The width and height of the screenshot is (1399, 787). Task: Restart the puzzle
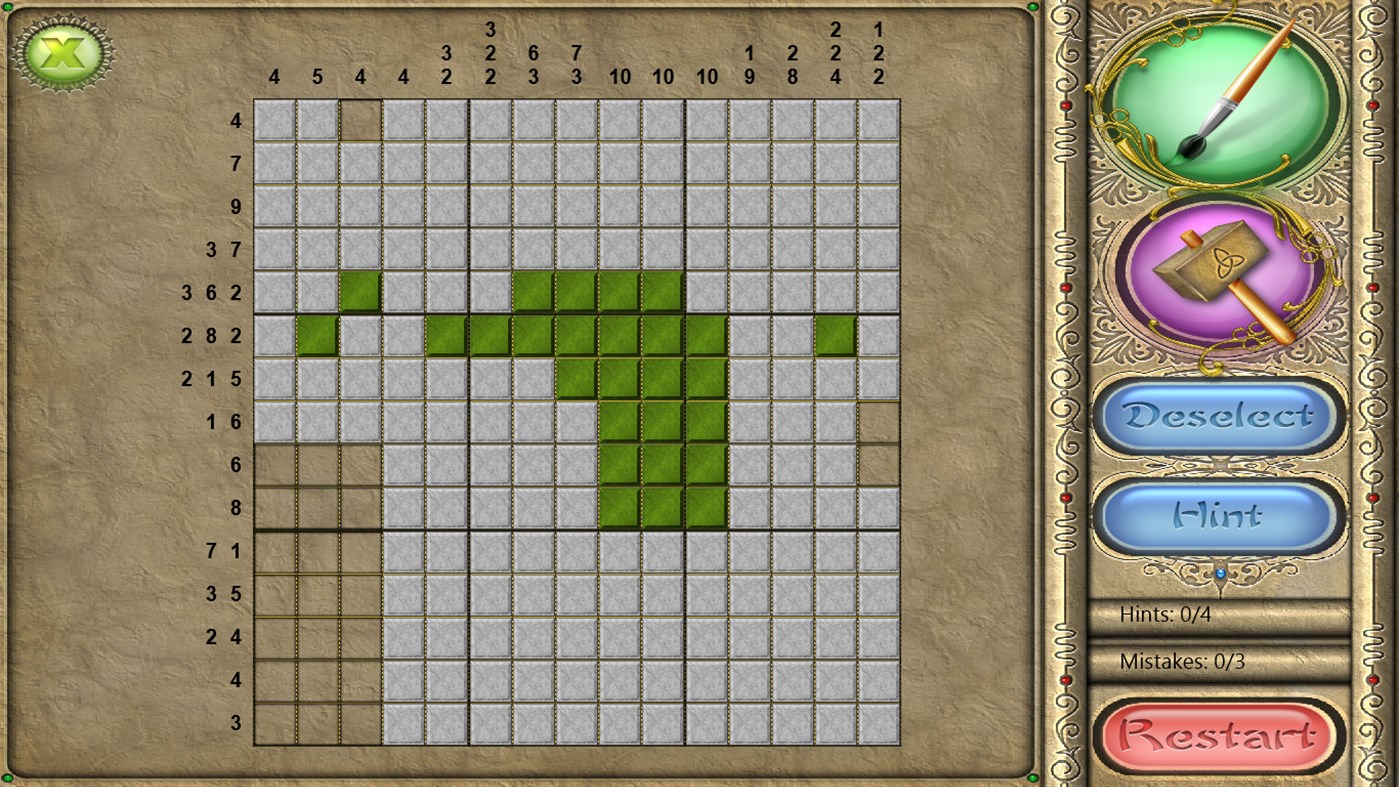tap(1217, 734)
